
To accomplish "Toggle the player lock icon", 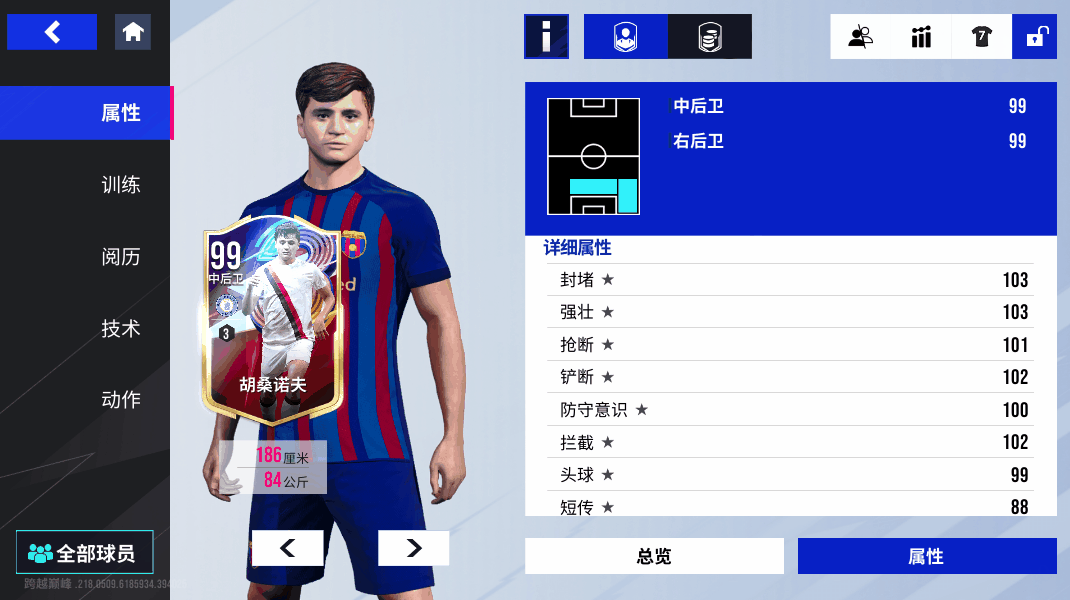I will click(1035, 37).
